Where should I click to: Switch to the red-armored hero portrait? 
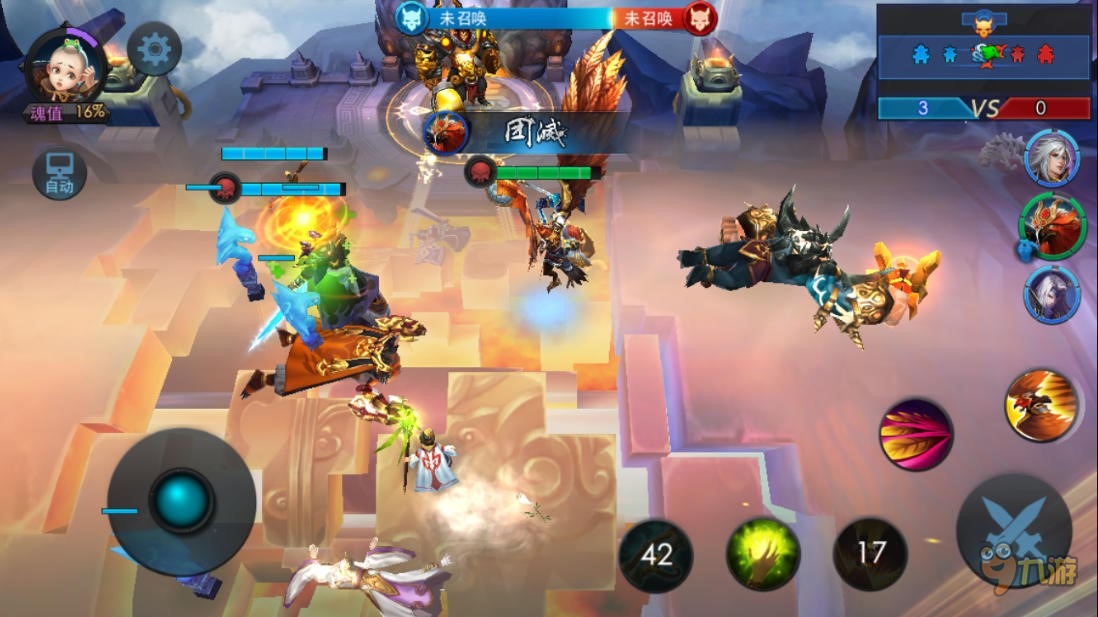(1053, 226)
